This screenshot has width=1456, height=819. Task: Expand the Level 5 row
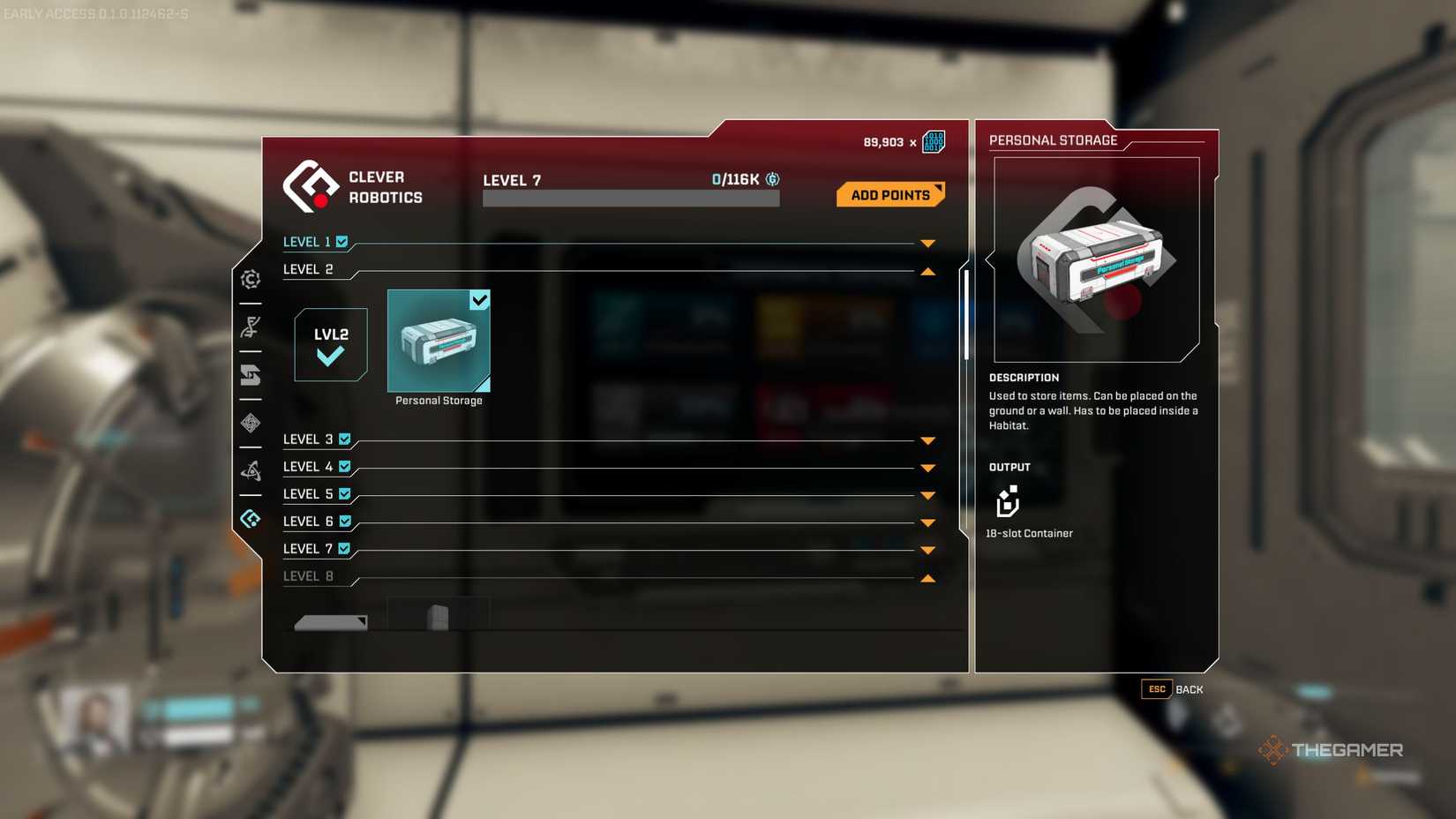pos(927,495)
